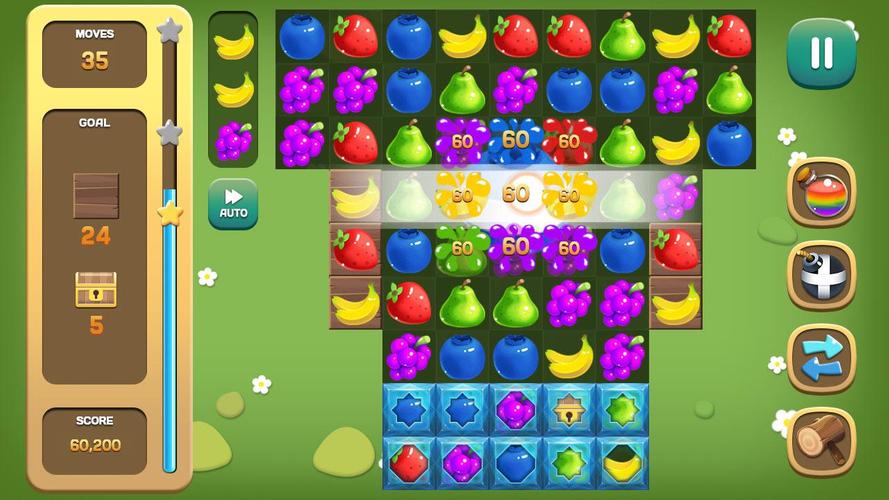Pick the banana frozen in ice
The image size is (889, 500).
coord(622,462)
